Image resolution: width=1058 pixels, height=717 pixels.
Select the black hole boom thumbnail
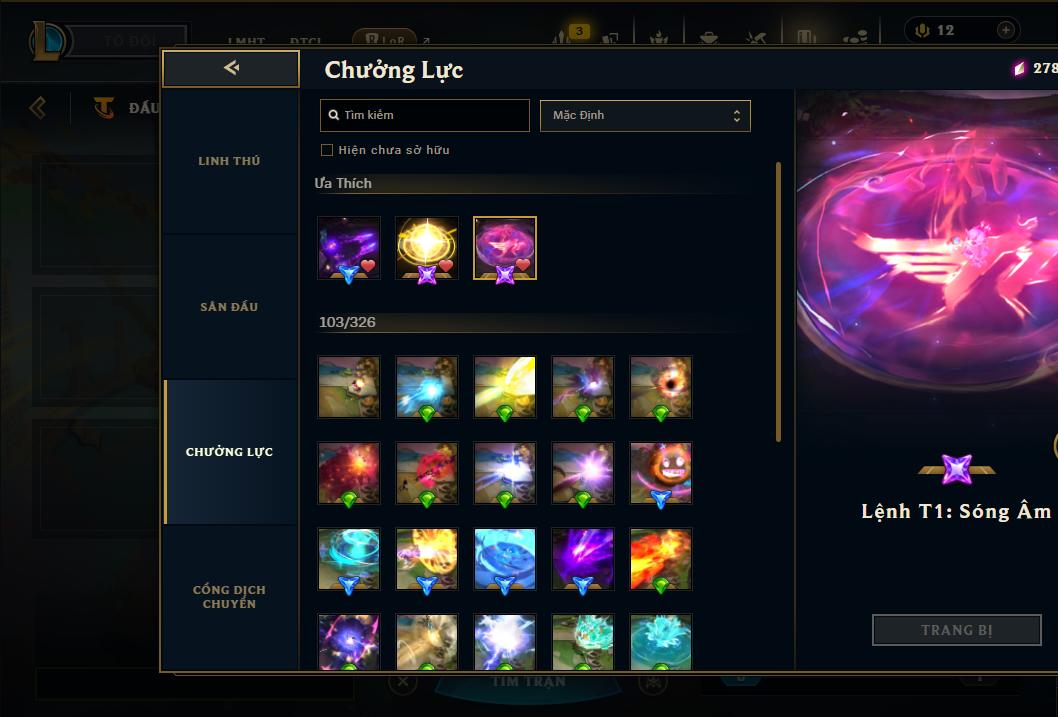tap(661, 386)
